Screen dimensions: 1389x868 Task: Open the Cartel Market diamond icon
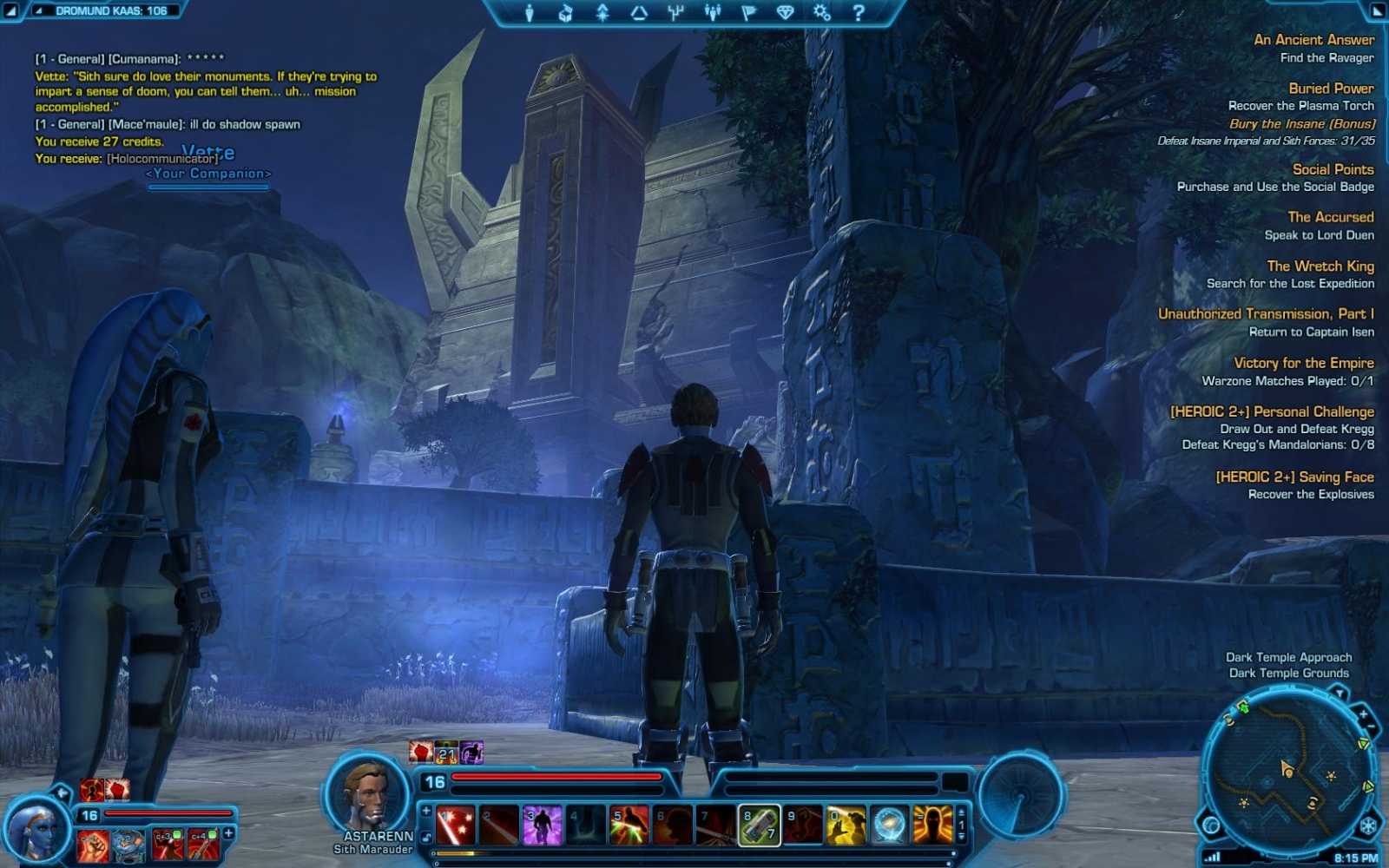(x=785, y=12)
